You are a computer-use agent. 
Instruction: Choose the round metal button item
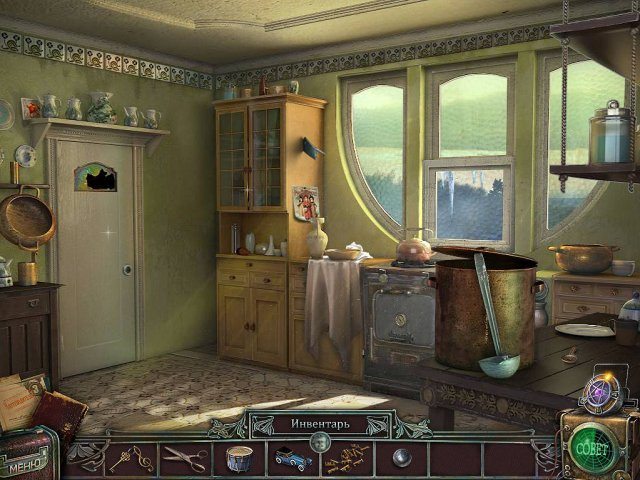[401, 459]
